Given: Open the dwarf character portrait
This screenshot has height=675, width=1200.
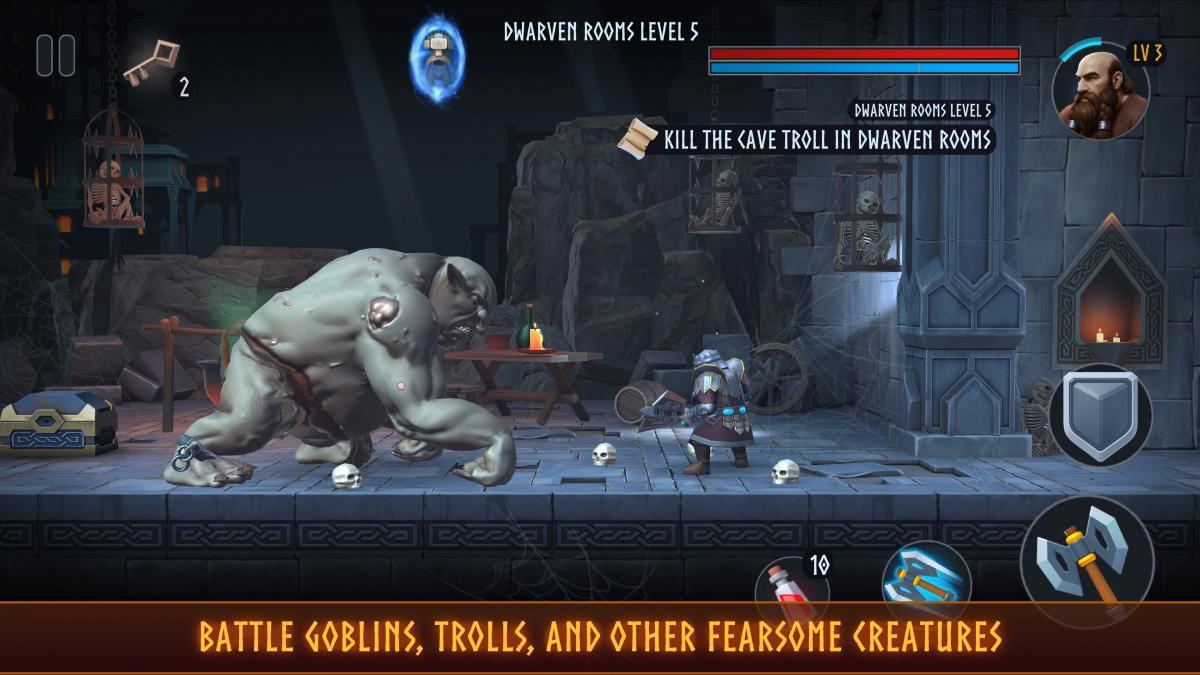Looking at the screenshot, I should click(1100, 90).
